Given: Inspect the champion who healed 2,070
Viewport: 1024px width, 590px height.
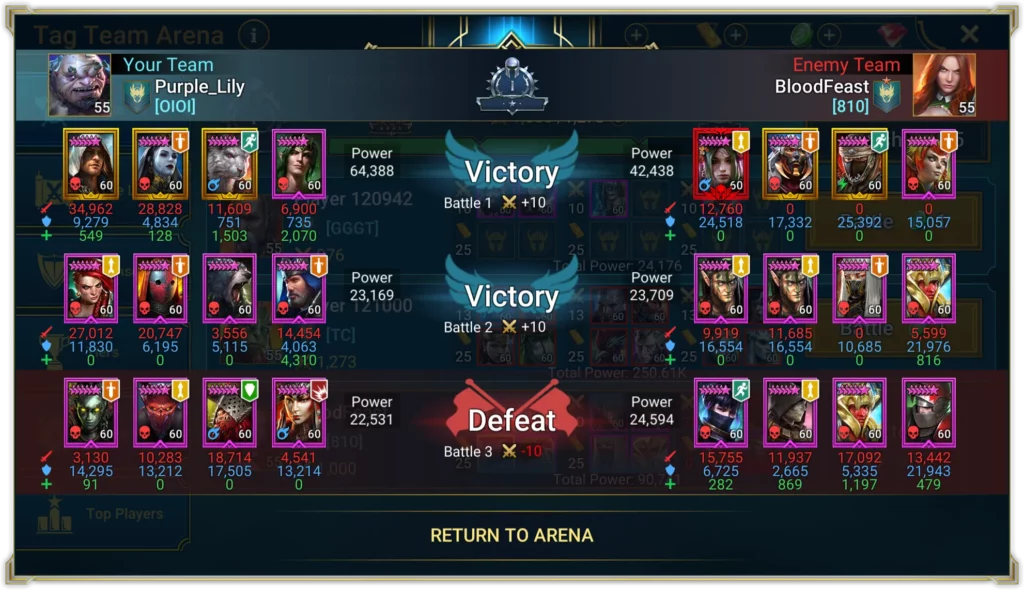Looking at the screenshot, I should point(298,163).
